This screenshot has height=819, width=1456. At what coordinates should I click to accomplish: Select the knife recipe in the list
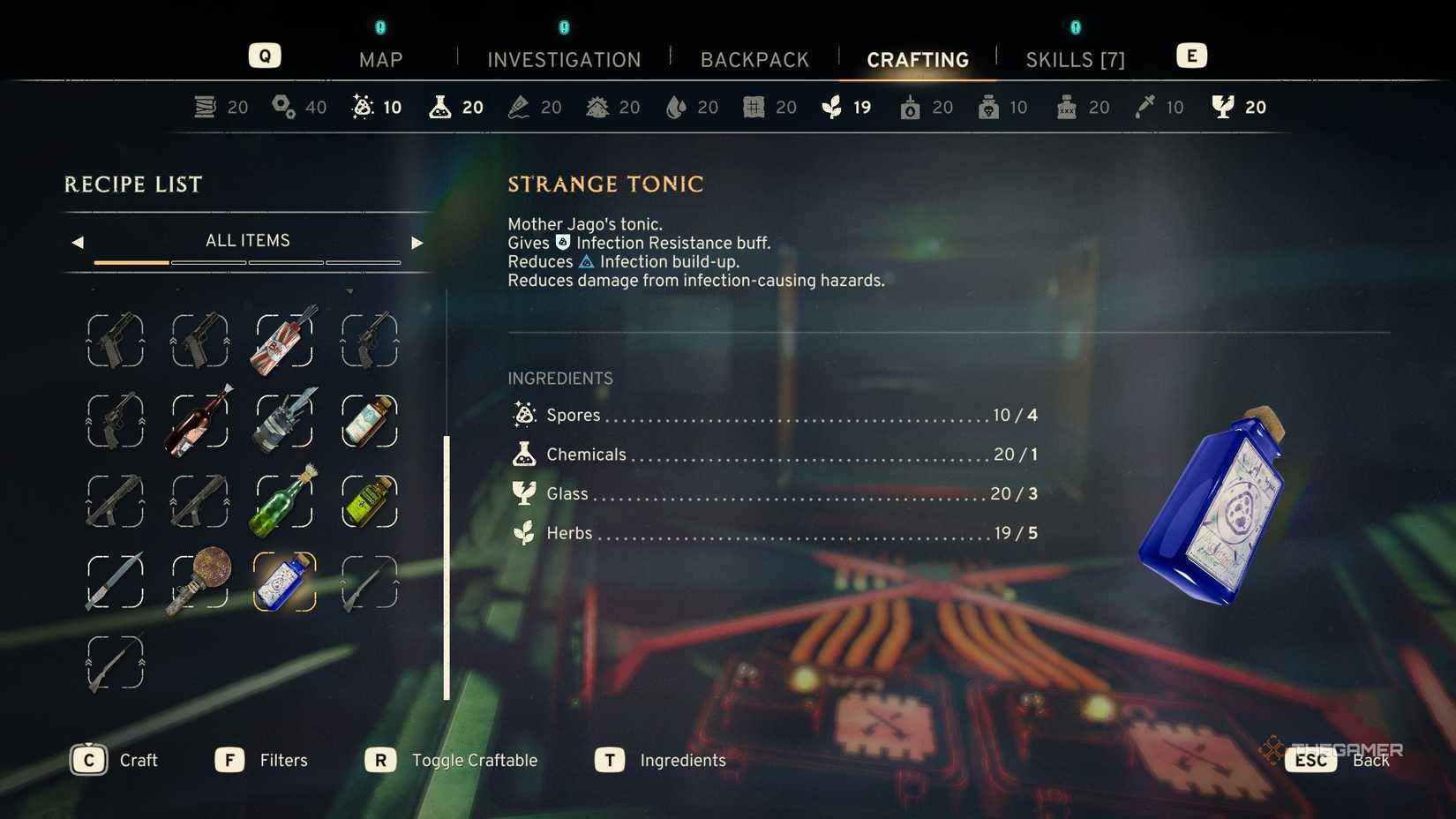coord(115,582)
